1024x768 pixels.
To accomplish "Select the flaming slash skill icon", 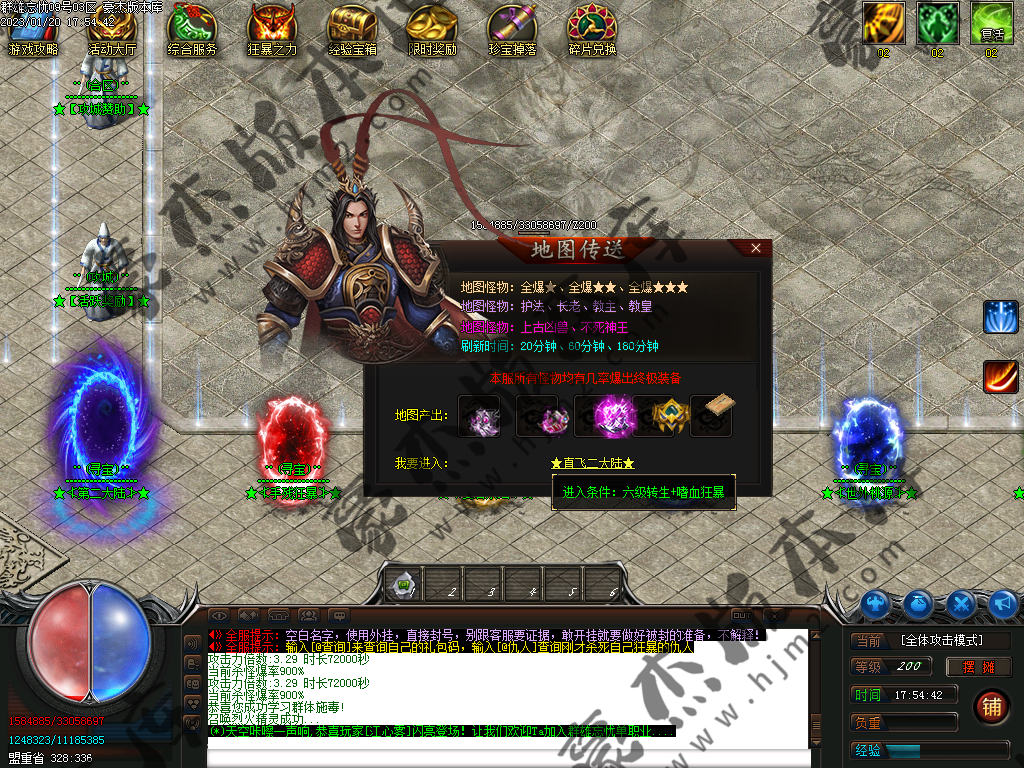I will pos(1000,377).
